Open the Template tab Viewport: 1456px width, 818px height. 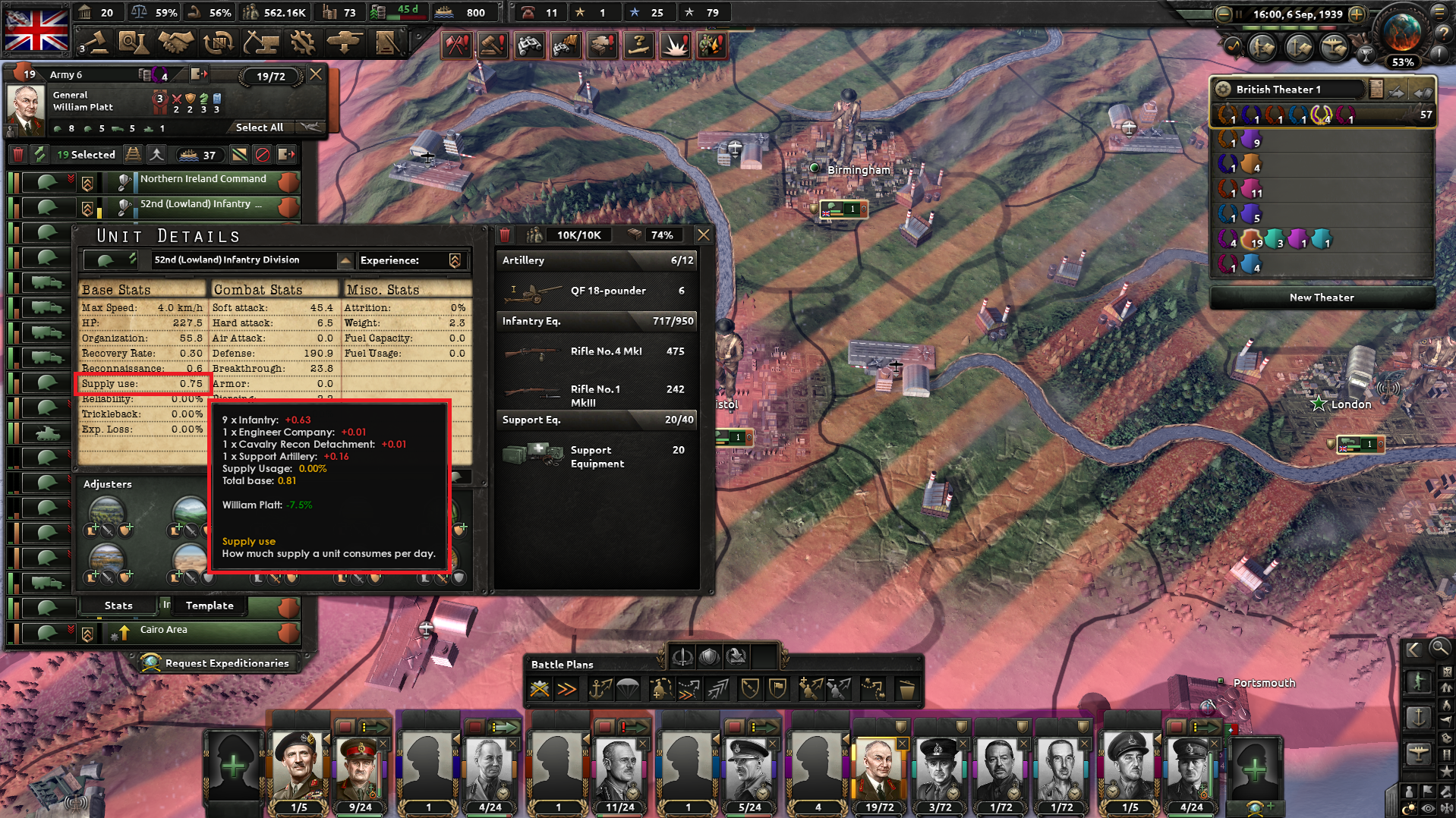tap(209, 606)
